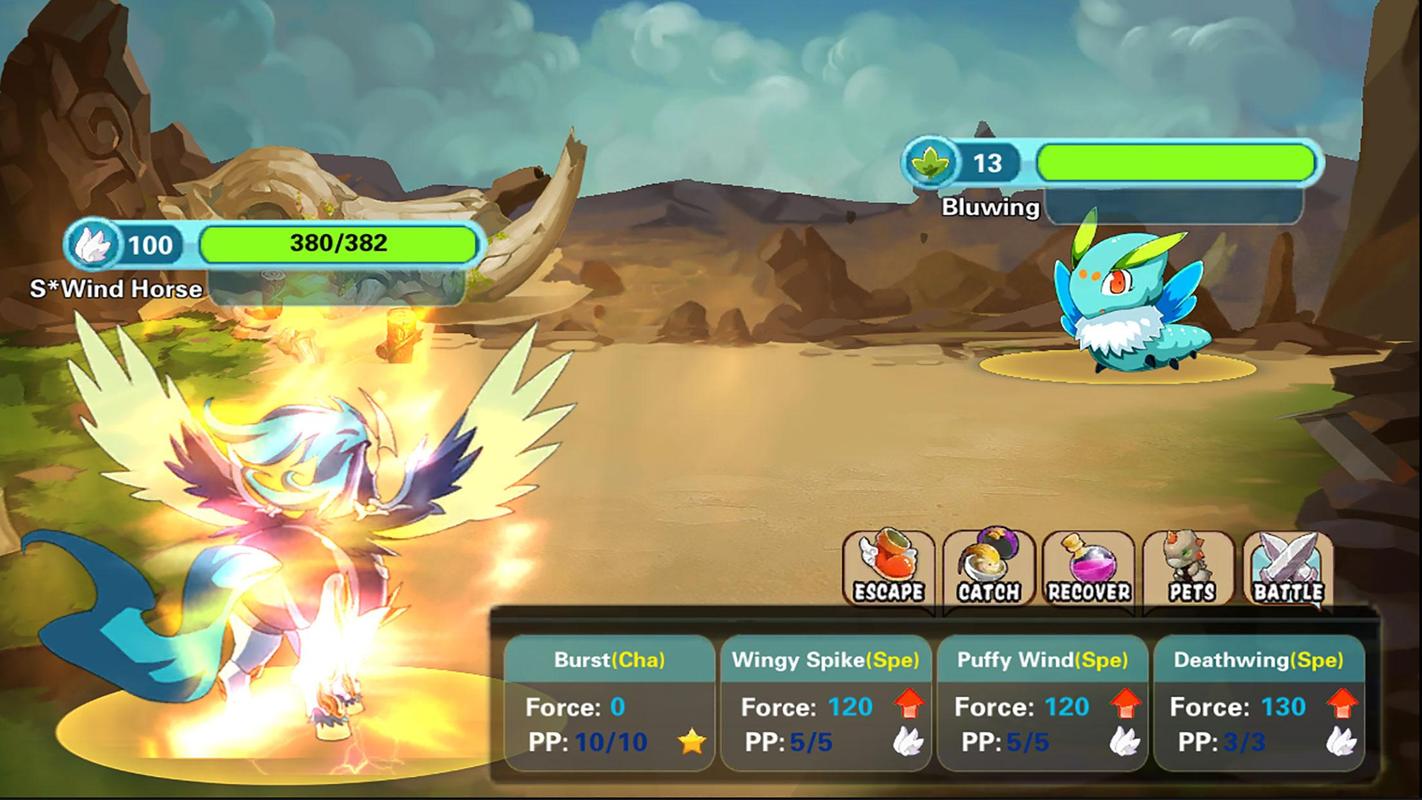Use the Burst skill
This screenshot has width=1422, height=800.
[609, 703]
